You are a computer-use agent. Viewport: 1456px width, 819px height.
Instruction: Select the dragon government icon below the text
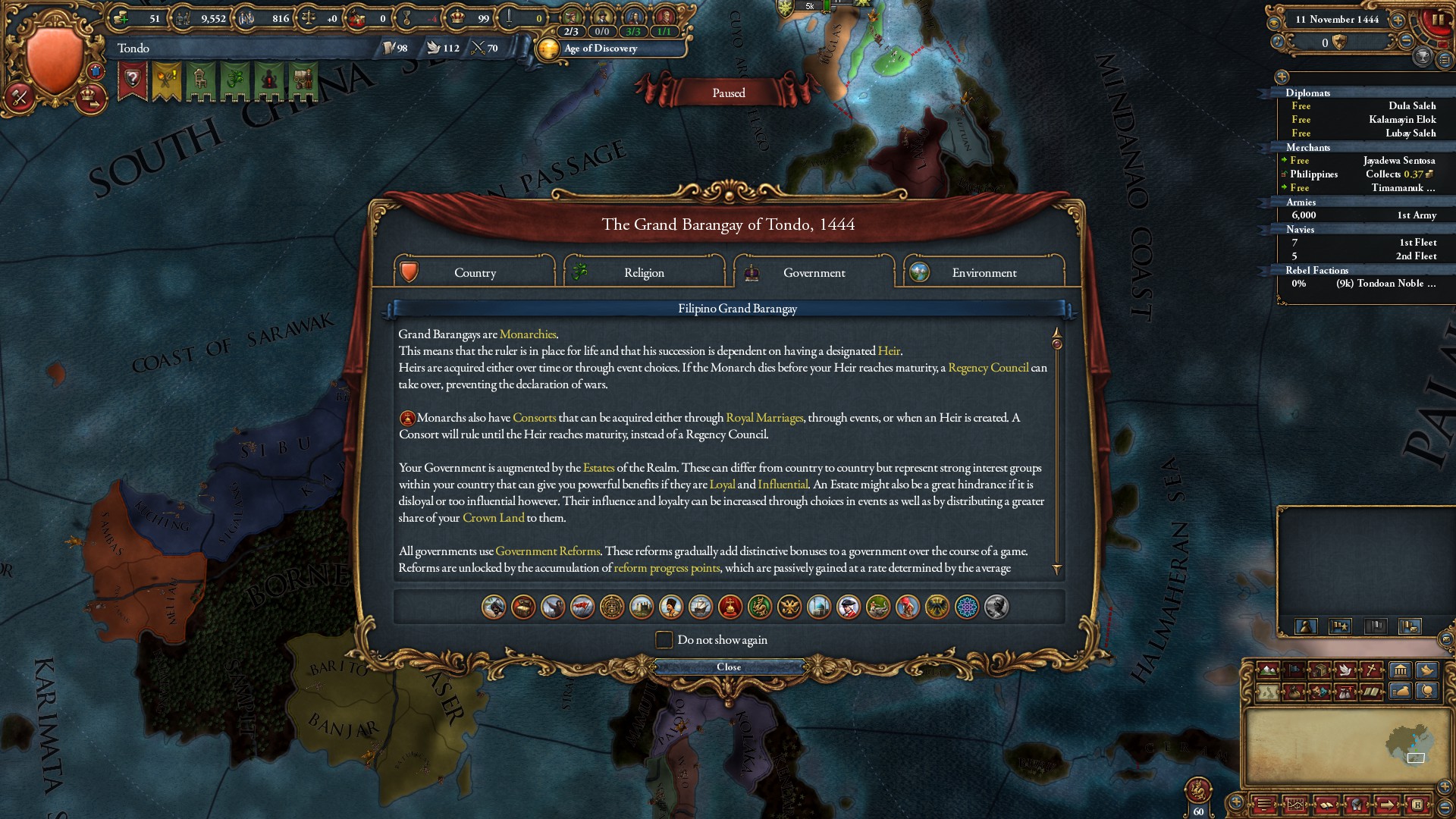point(758,607)
